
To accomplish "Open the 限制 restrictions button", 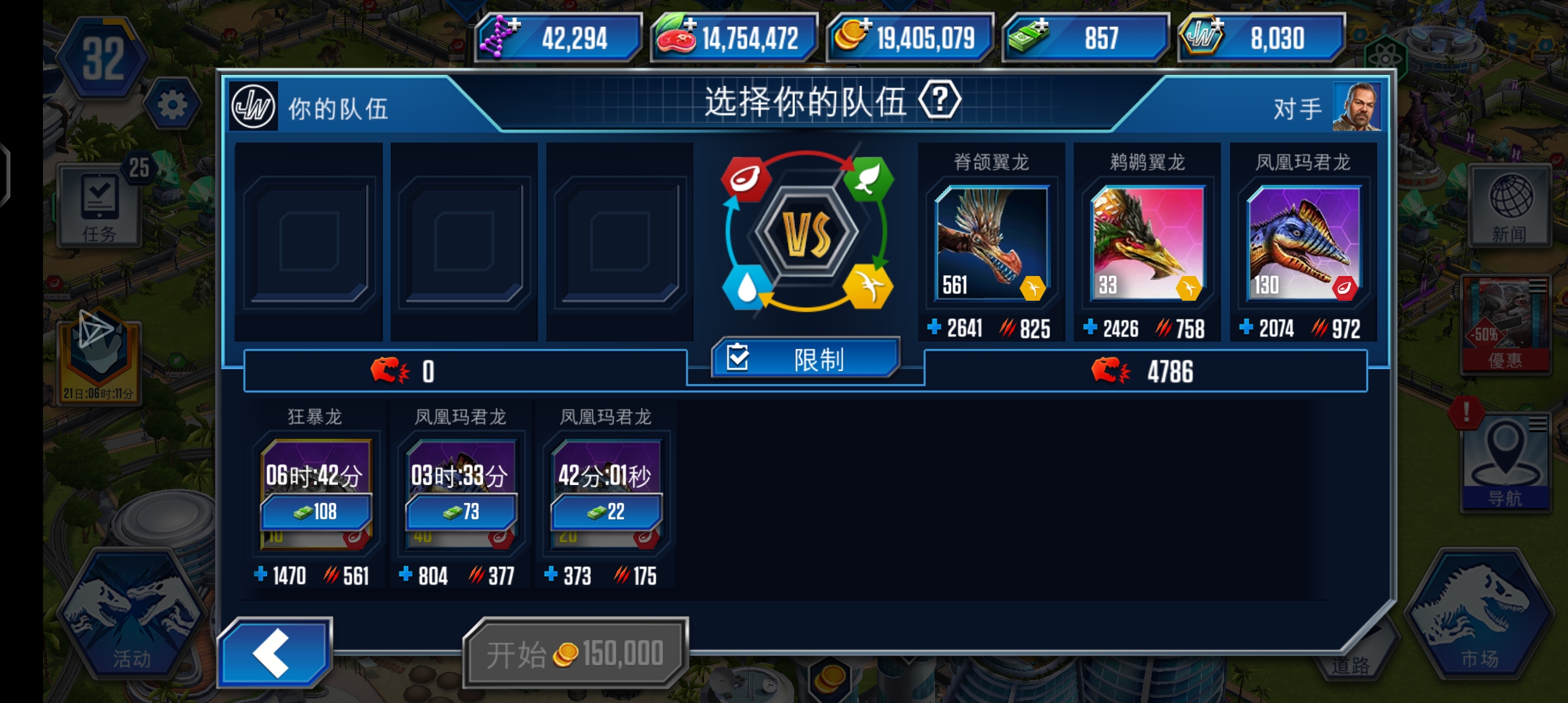I will pyautogui.click(x=806, y=359).
